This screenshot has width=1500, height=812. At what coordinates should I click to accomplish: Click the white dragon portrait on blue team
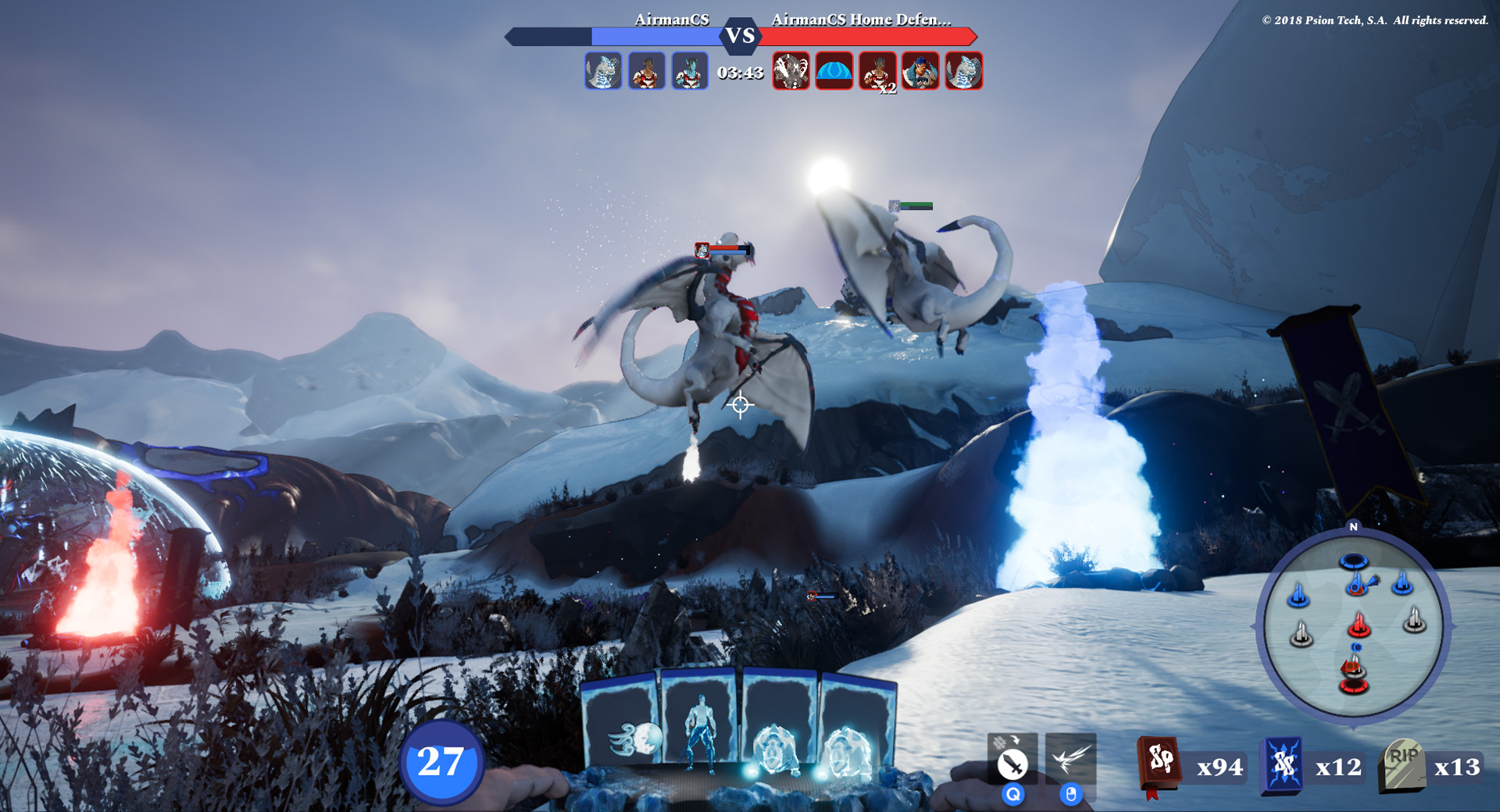pos(602,71)
